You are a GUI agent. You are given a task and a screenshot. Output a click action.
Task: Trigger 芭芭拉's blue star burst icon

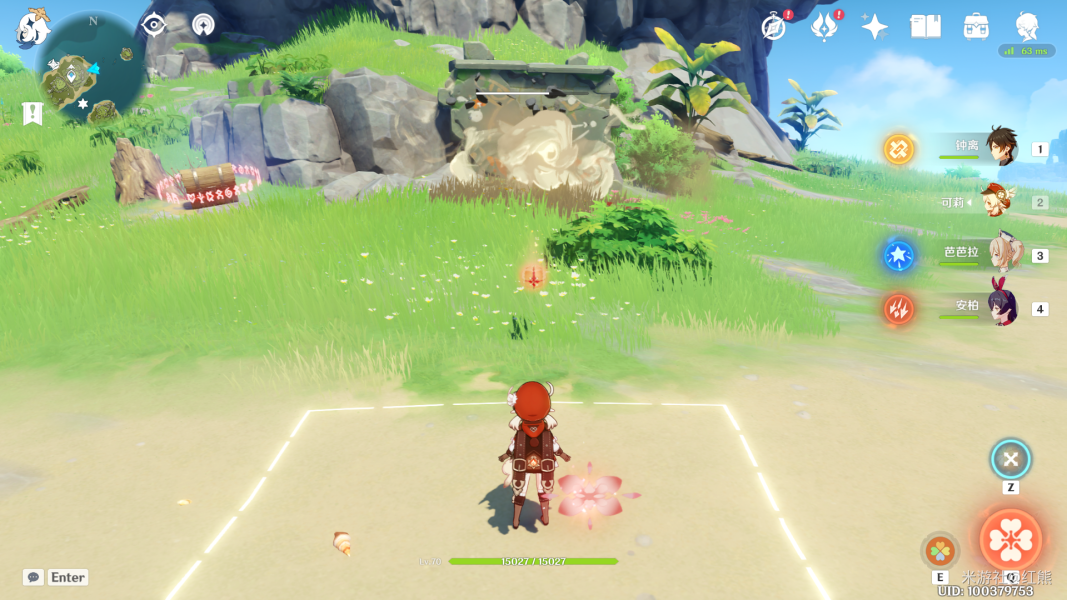pyautogui.click(x=898, y=255)
